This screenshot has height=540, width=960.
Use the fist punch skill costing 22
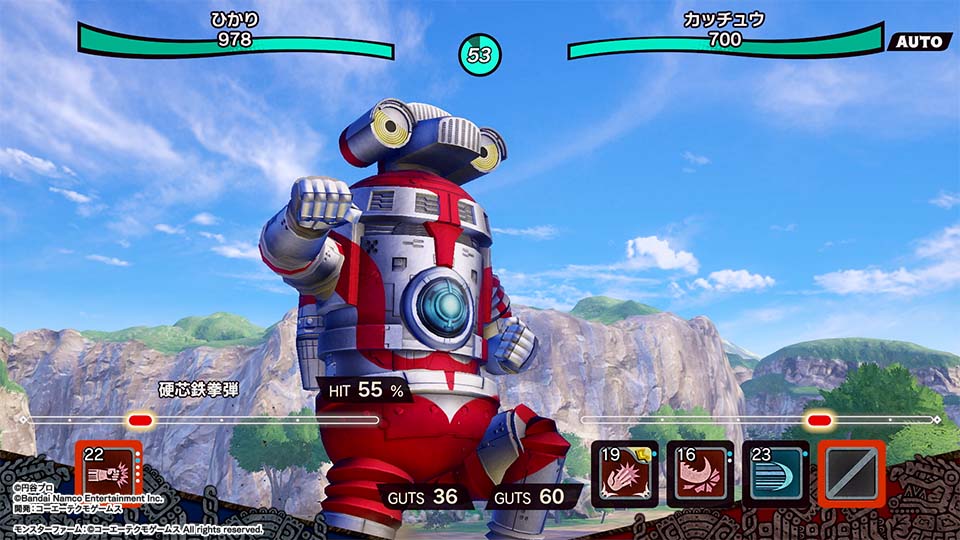109,473
